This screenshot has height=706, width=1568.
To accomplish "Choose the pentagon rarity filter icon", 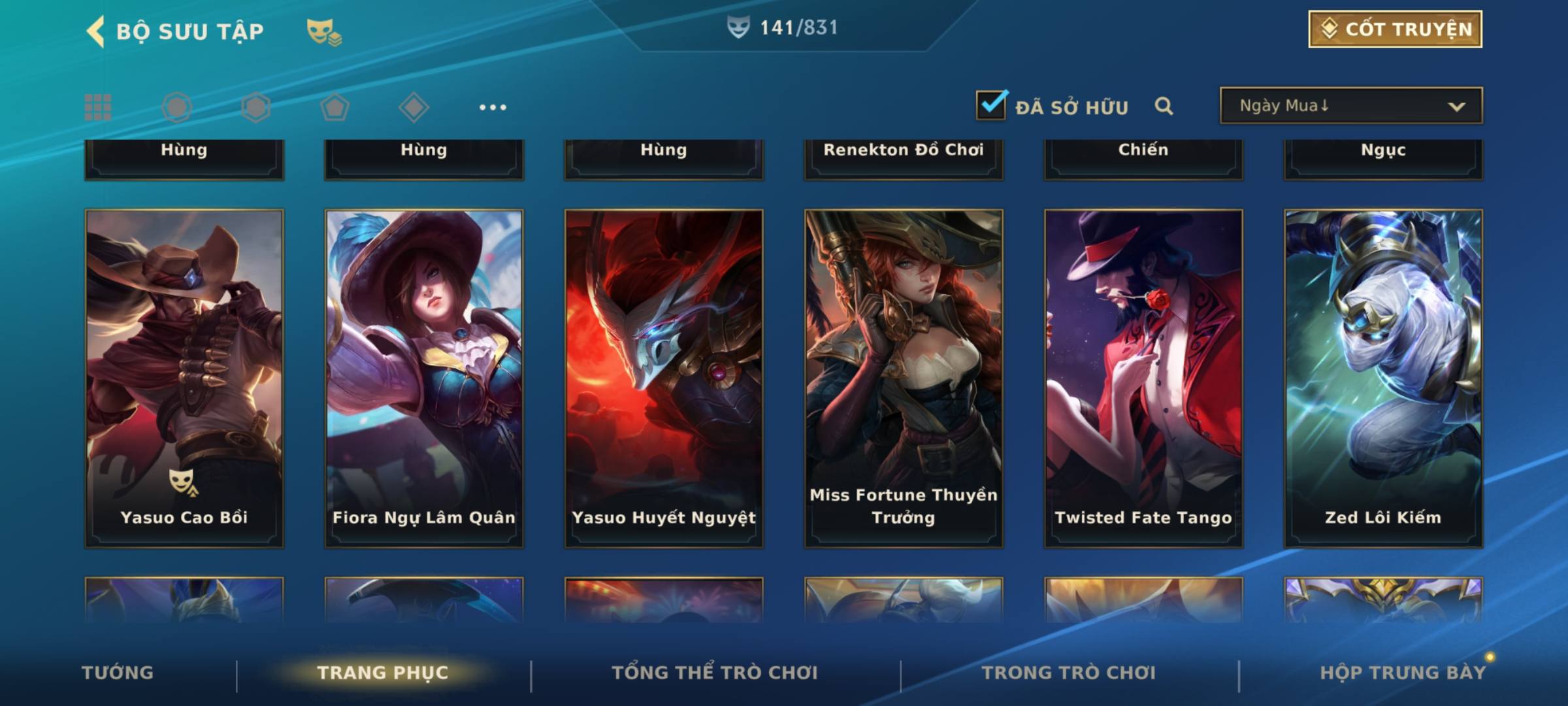I will tap(335, 107).
